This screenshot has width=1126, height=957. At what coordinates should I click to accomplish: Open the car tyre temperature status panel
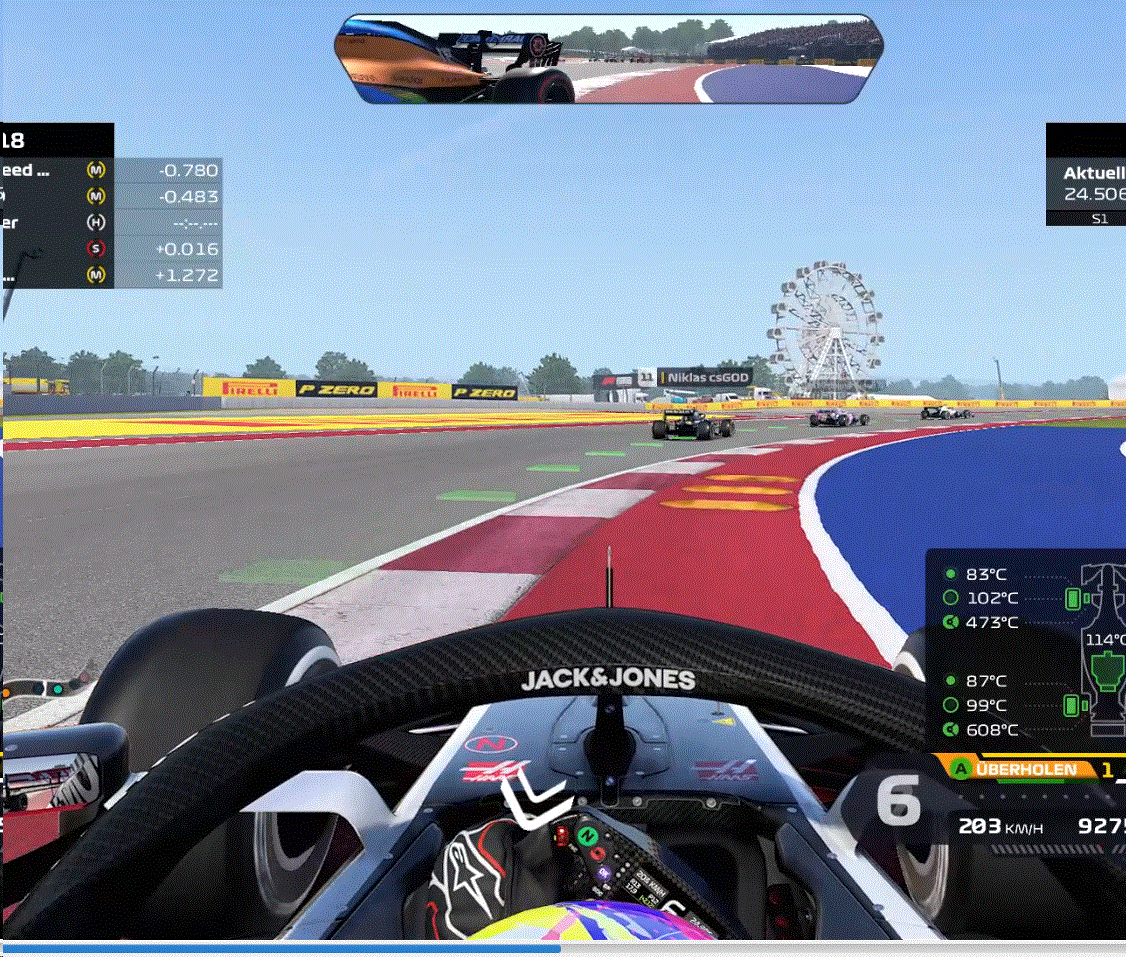point(1028,650)
